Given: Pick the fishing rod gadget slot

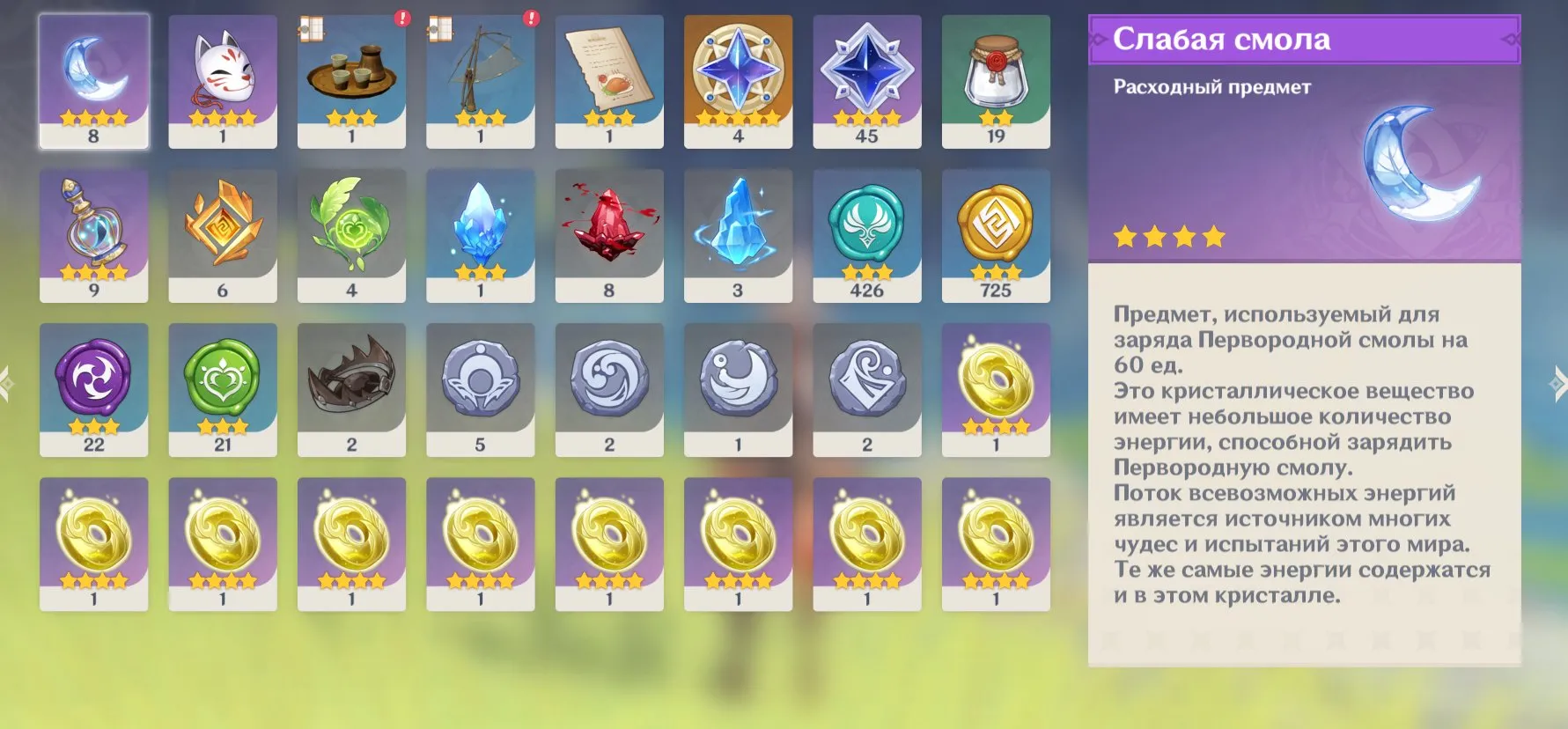Looking at the screenshot, I should (481, 80).
